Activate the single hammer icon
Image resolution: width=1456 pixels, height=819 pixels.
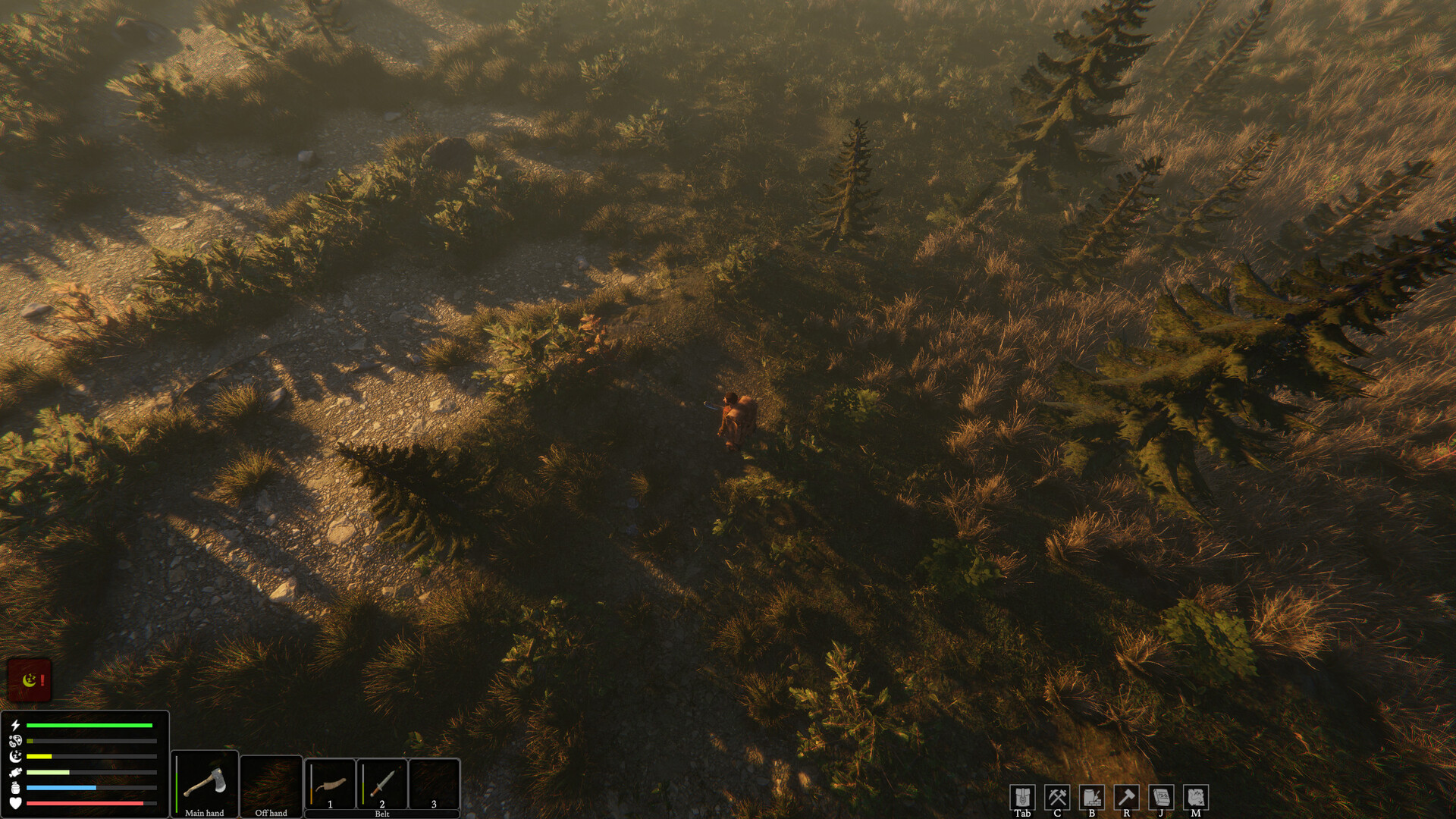(1126, 797)
